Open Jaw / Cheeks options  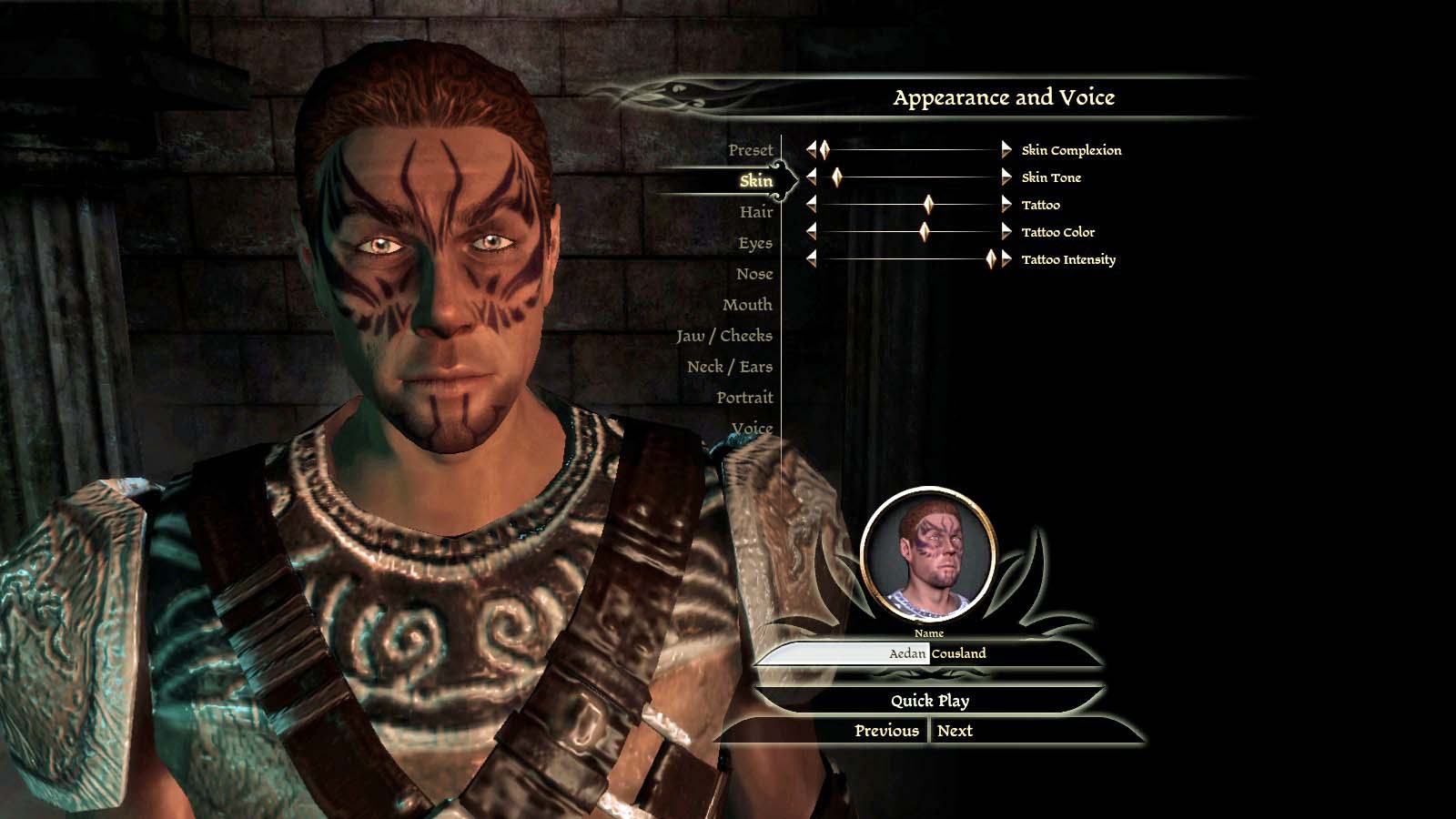(723, 336)
